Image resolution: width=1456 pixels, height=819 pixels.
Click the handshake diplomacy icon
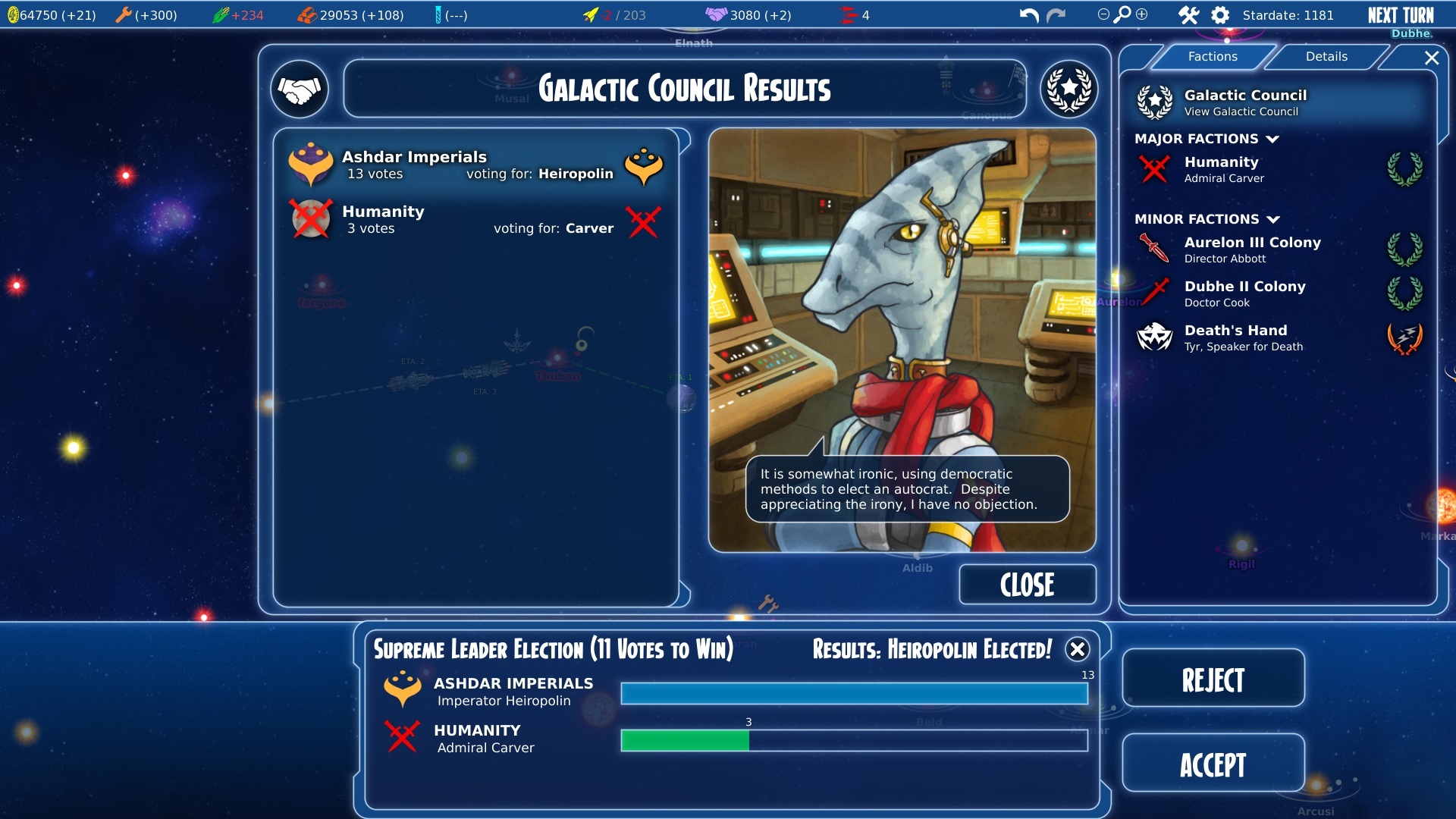point(300,89)
